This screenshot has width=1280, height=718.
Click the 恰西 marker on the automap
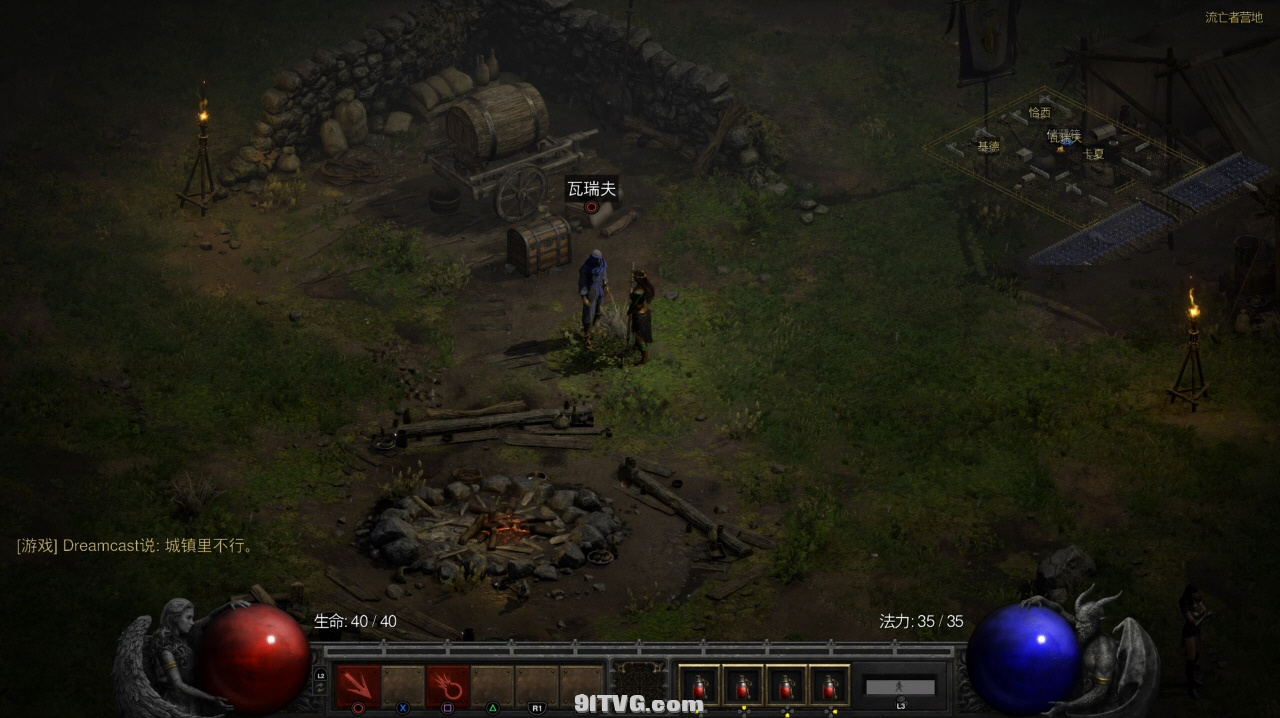(1040, 113)
